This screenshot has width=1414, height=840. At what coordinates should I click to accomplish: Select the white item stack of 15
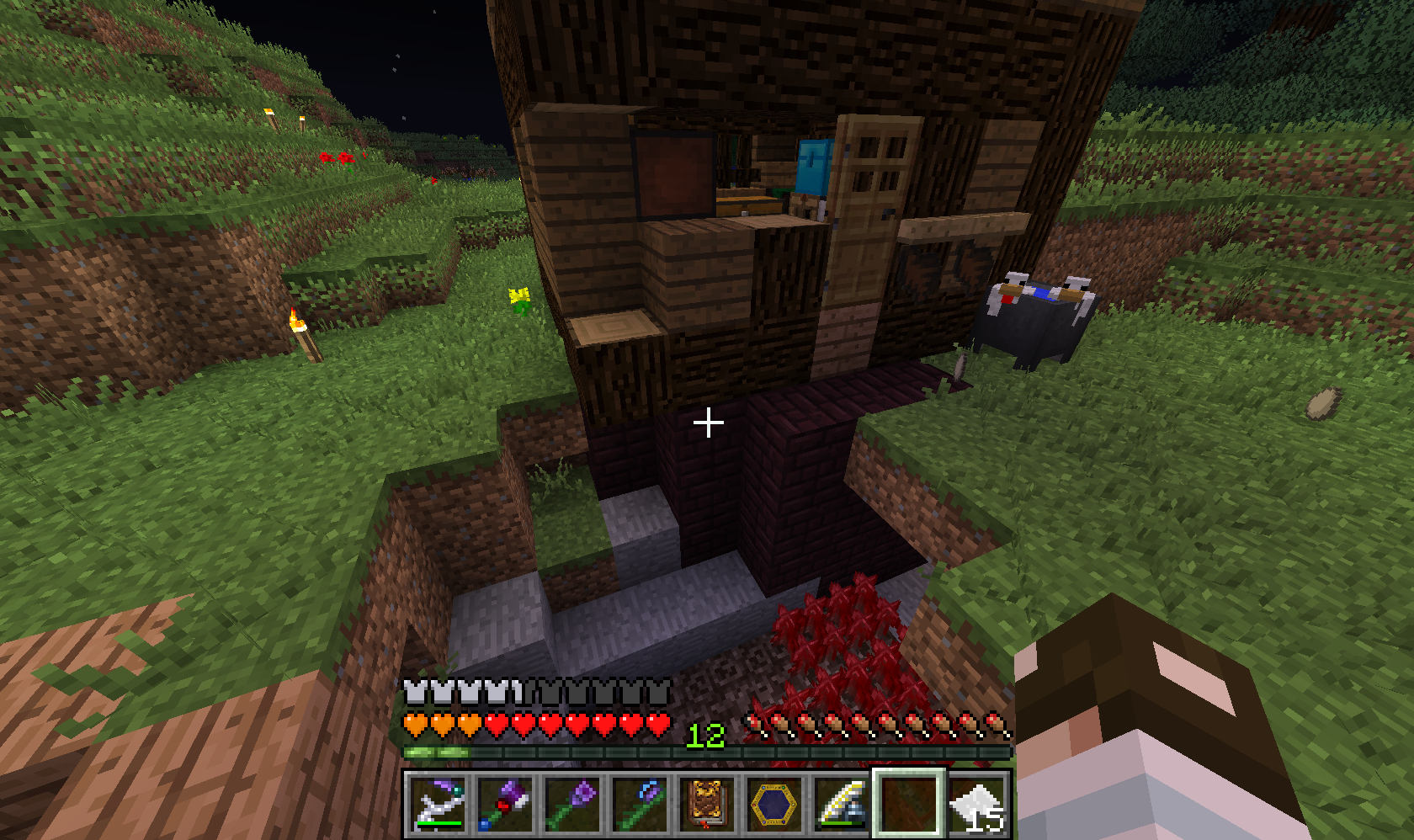(977, 805)
